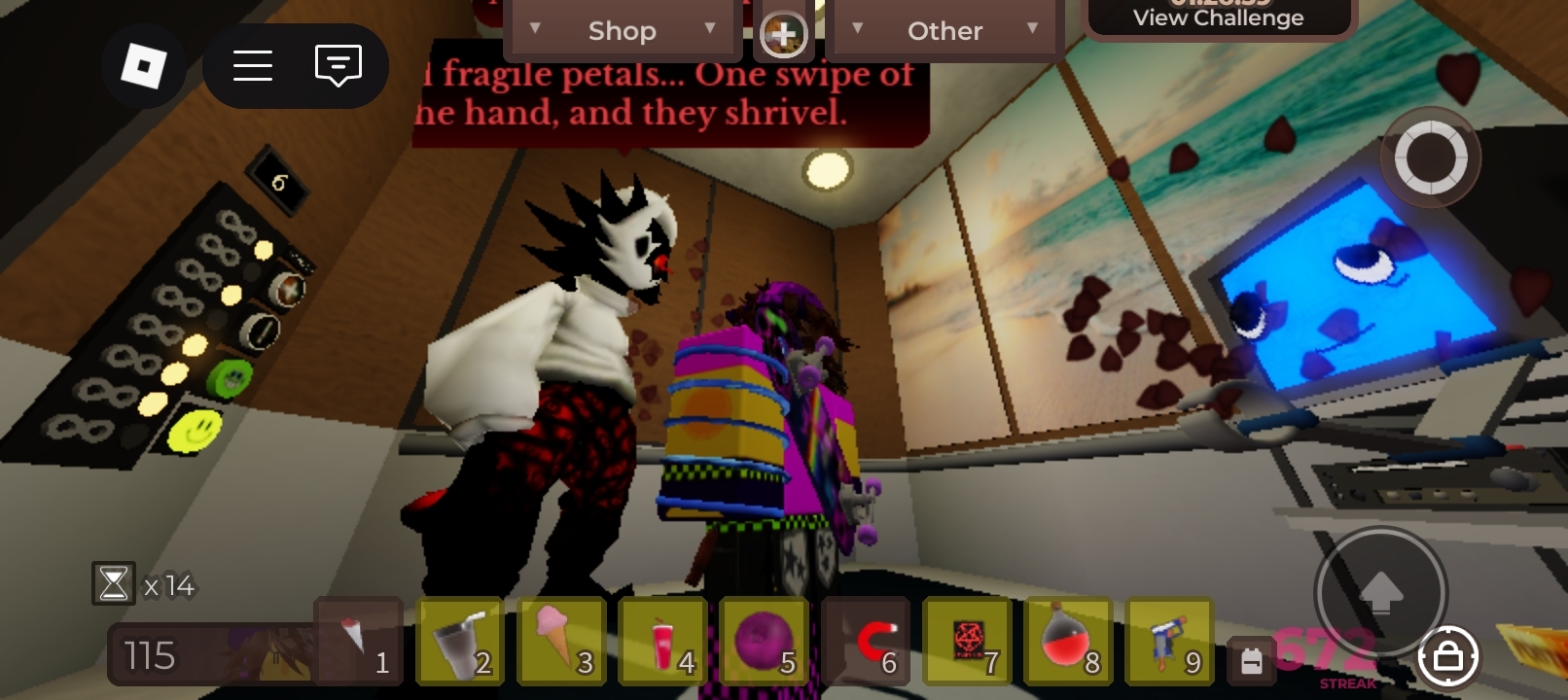This screenshot has width=1568, height=700.
Task: Select the red soda drink slot
Action: coord(662,642)
